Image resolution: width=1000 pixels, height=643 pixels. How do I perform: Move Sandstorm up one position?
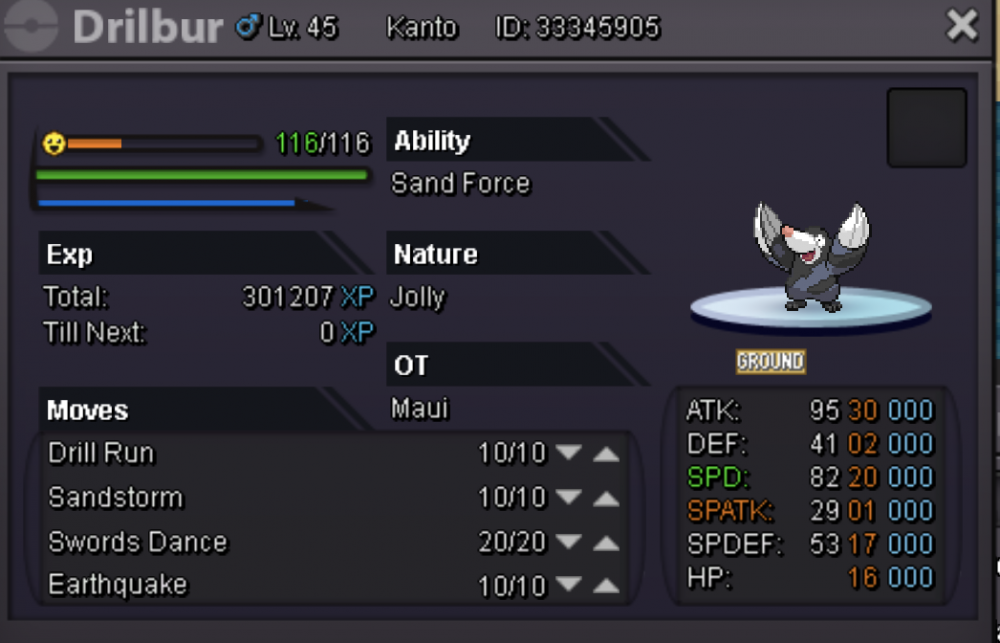606,498
